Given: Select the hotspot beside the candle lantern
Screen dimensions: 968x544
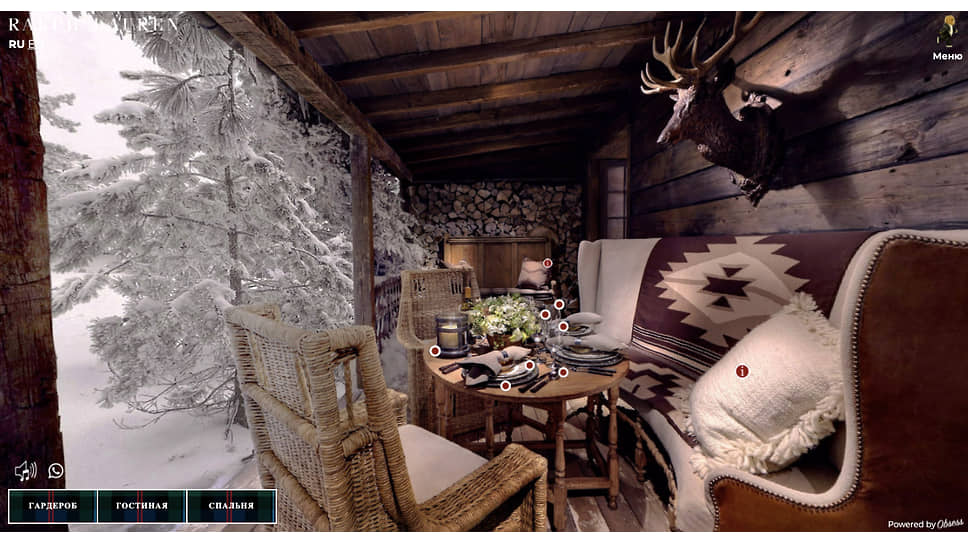Looking at the screenshot, I should click(x=435, y=351).
